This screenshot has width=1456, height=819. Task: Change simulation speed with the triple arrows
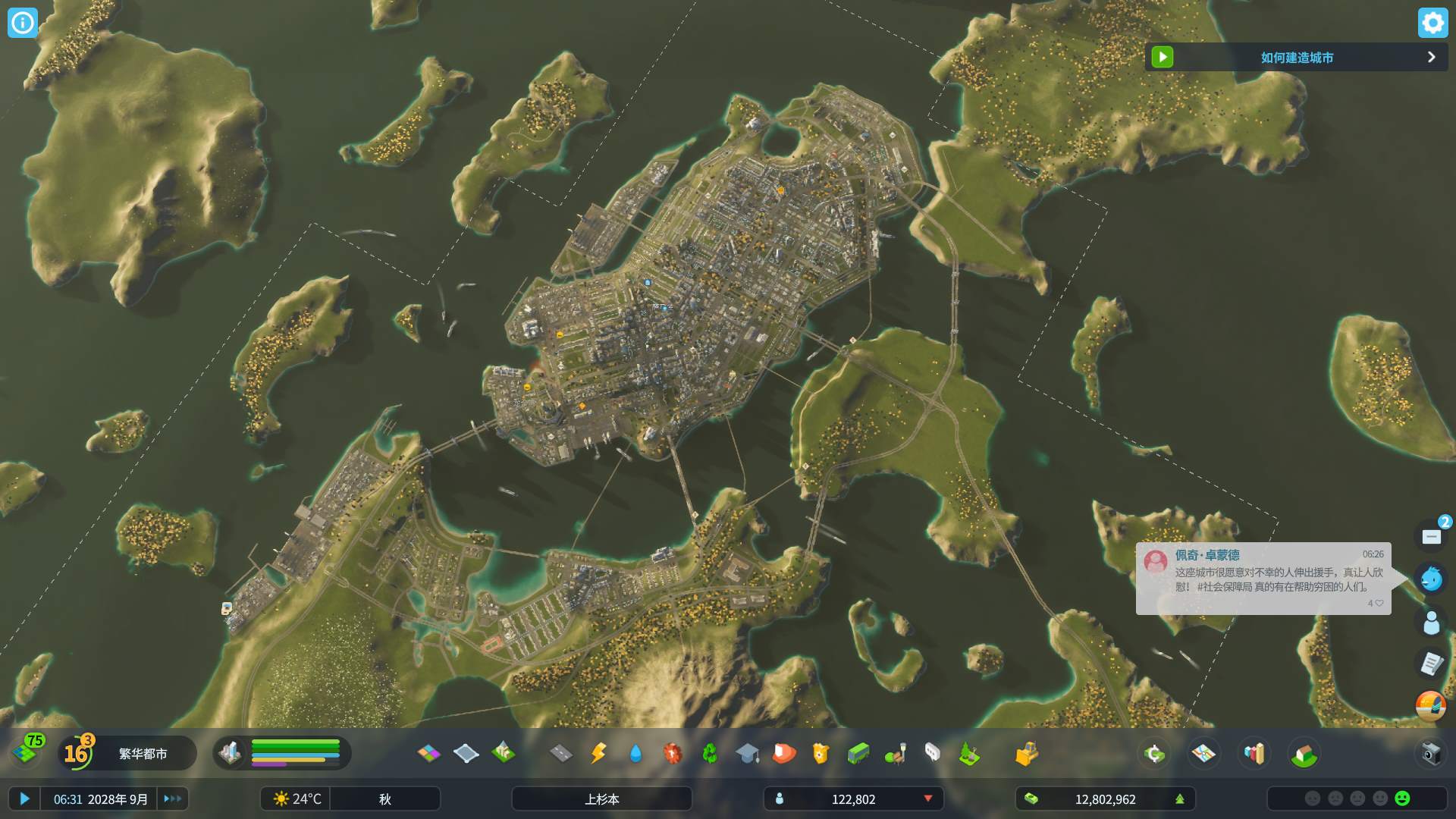(x=173, y=799)
